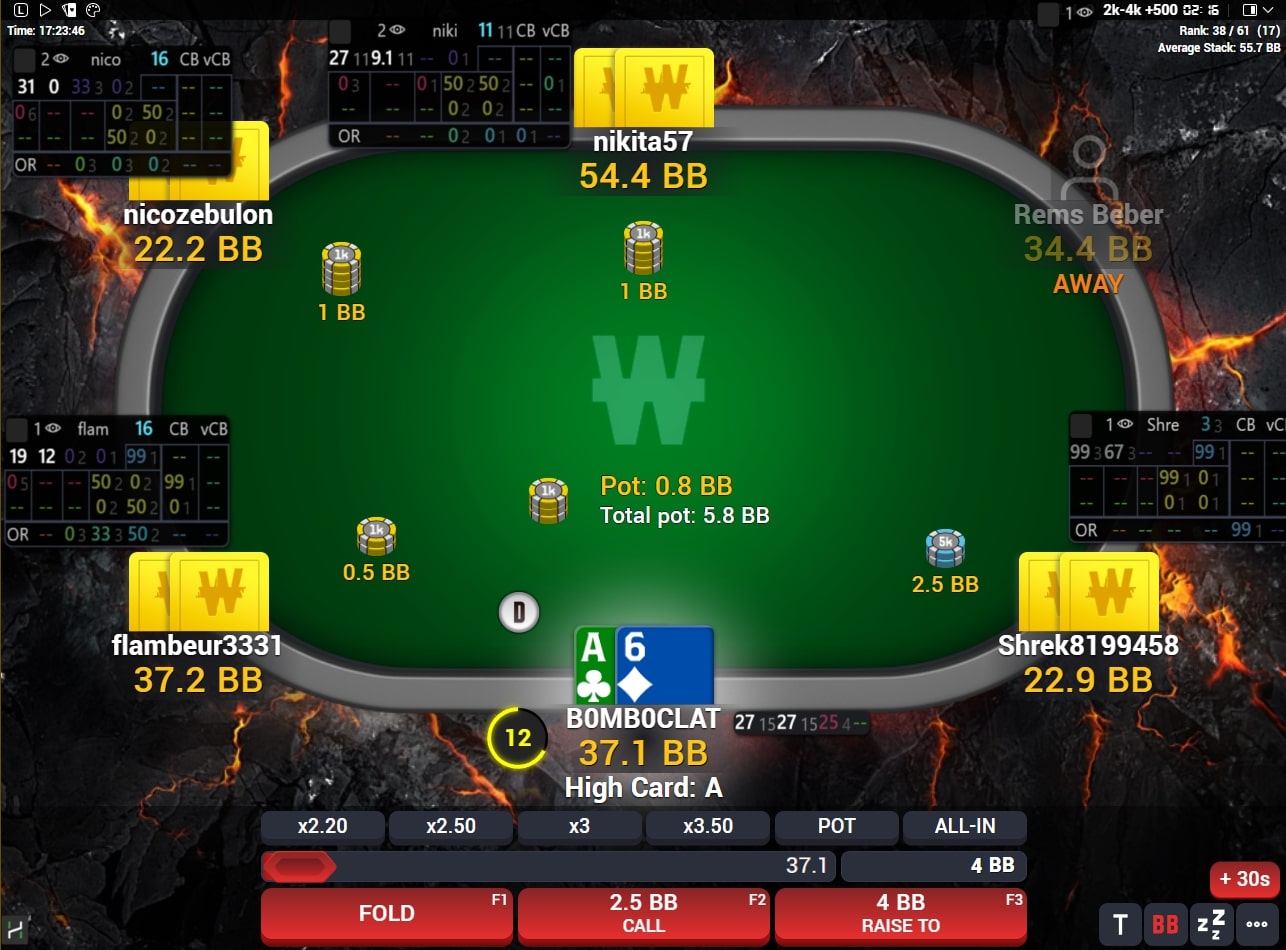Open the three-dot options menu icon
The image size is (1286, 950).
(1255, 923)
